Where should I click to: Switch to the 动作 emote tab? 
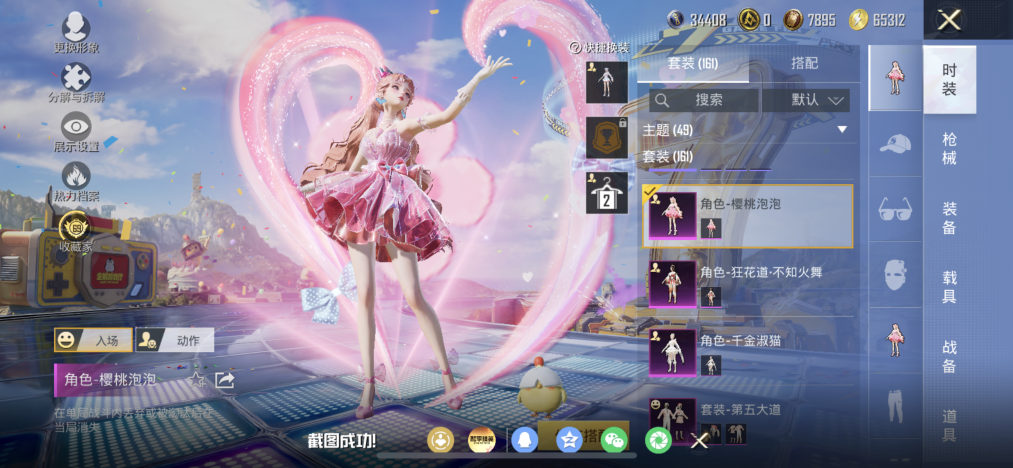click(174, 341)
